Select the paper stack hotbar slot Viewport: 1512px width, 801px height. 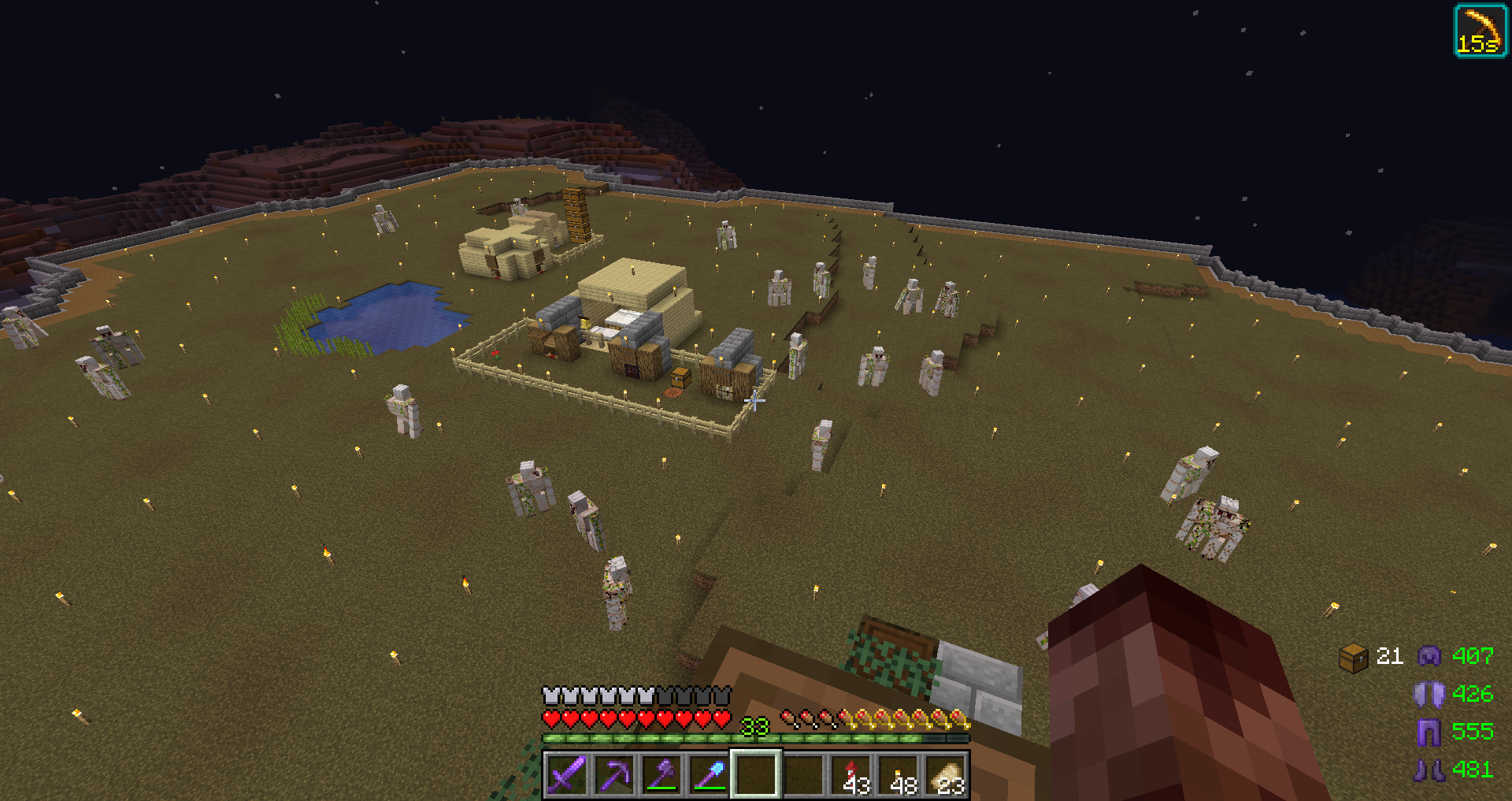(x=947, y=774)
